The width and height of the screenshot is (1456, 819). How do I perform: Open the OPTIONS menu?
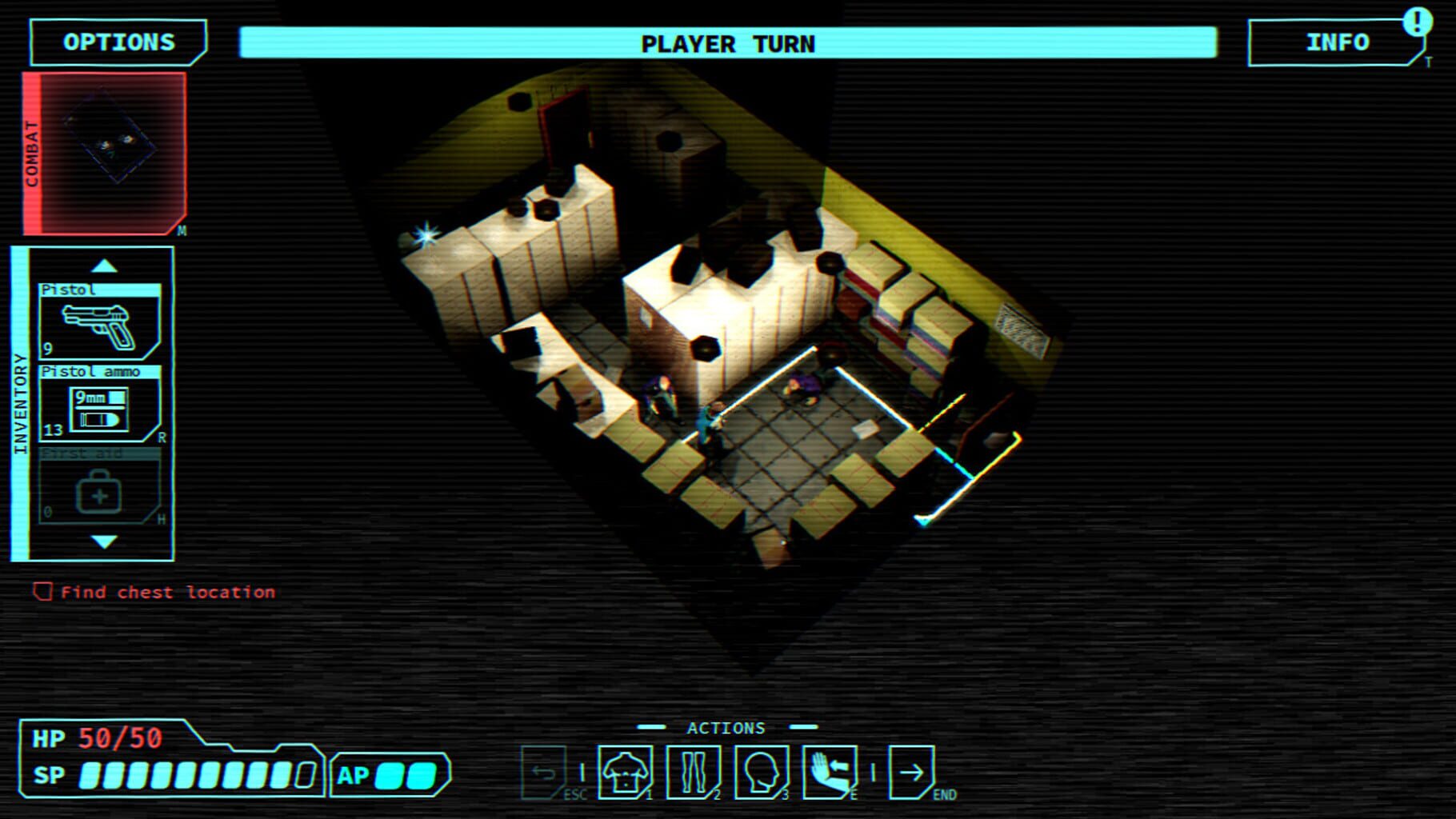pos(117,41)
